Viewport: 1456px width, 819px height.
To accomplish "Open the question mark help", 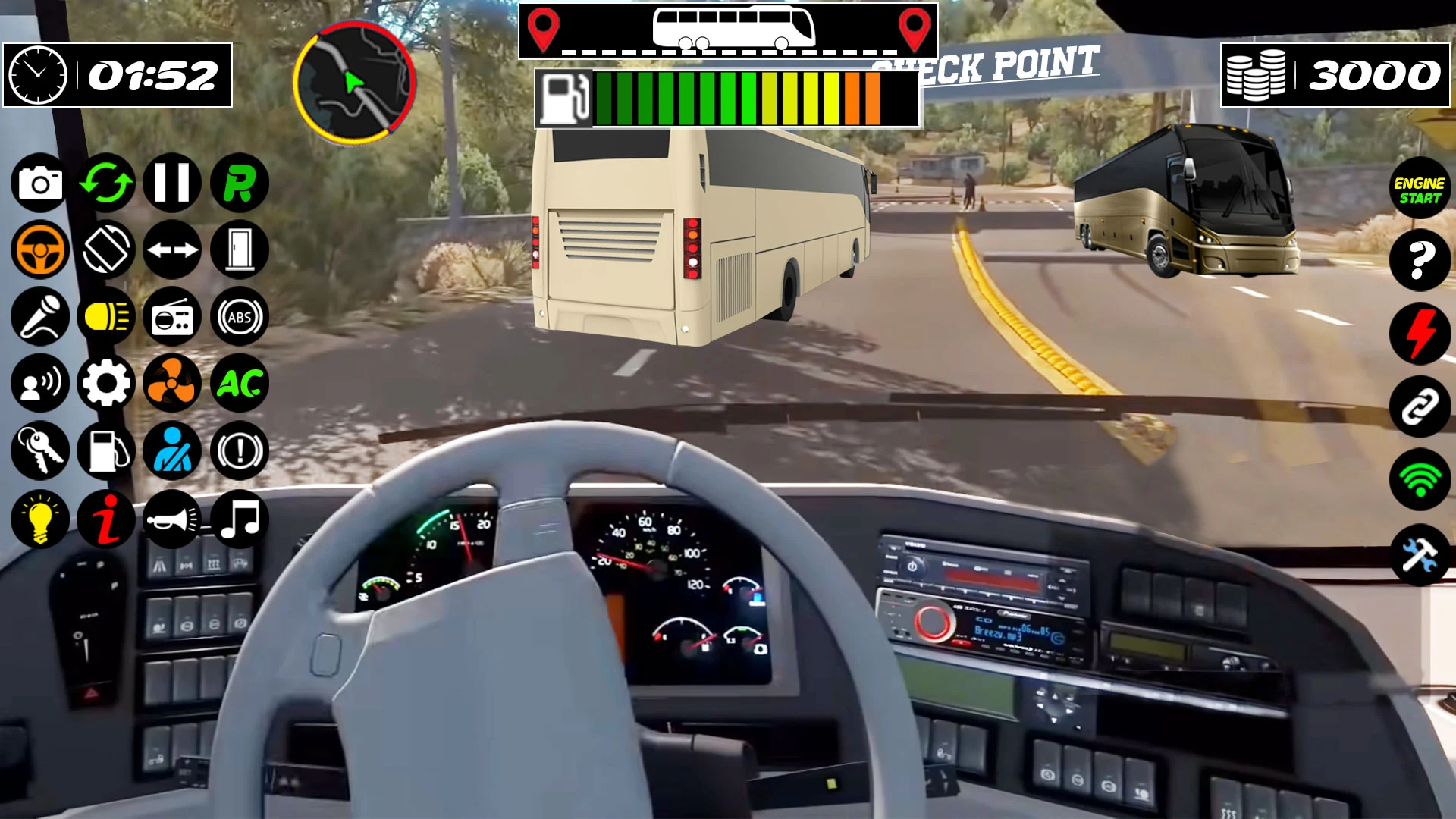I will (x=1420, y=262).
